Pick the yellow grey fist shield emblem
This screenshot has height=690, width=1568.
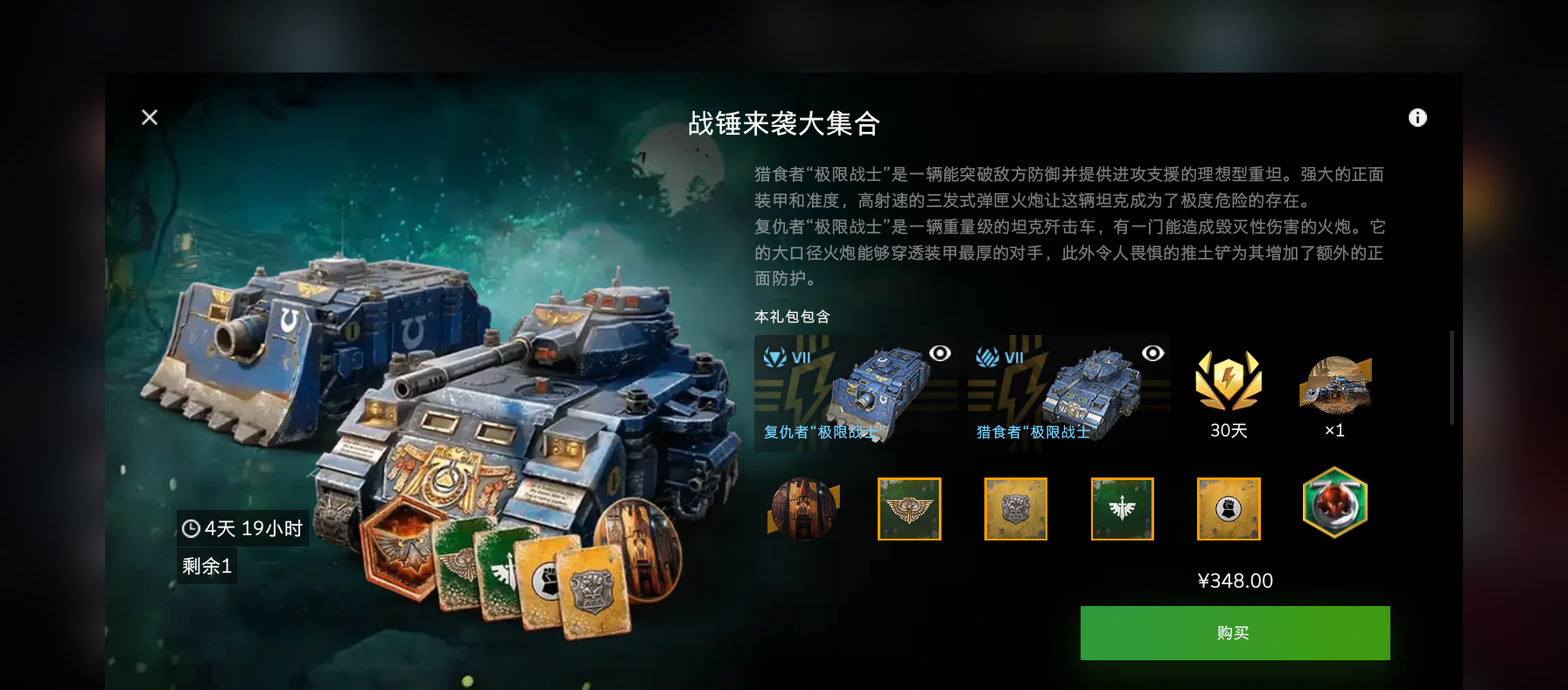[x=1015, y=509]
